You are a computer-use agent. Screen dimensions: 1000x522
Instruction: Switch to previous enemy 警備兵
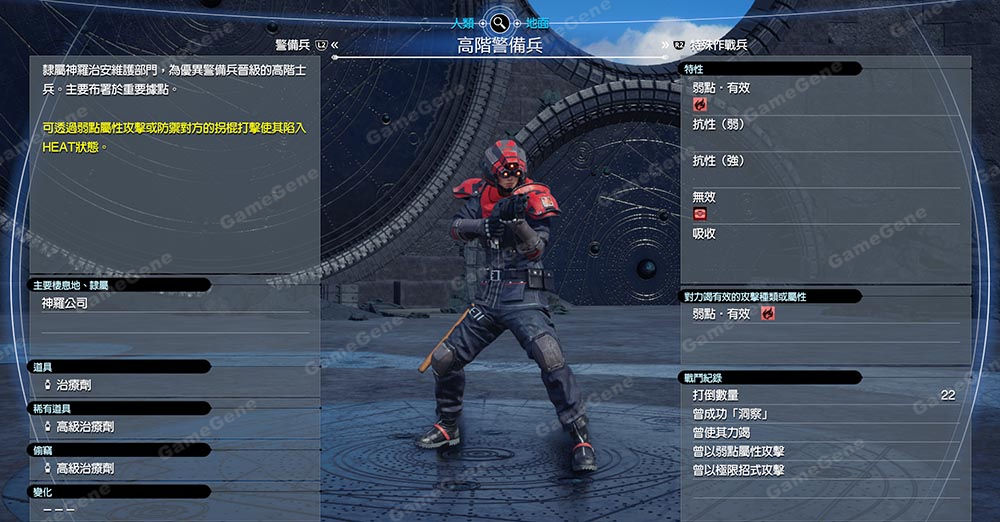[x=293, y=45]
